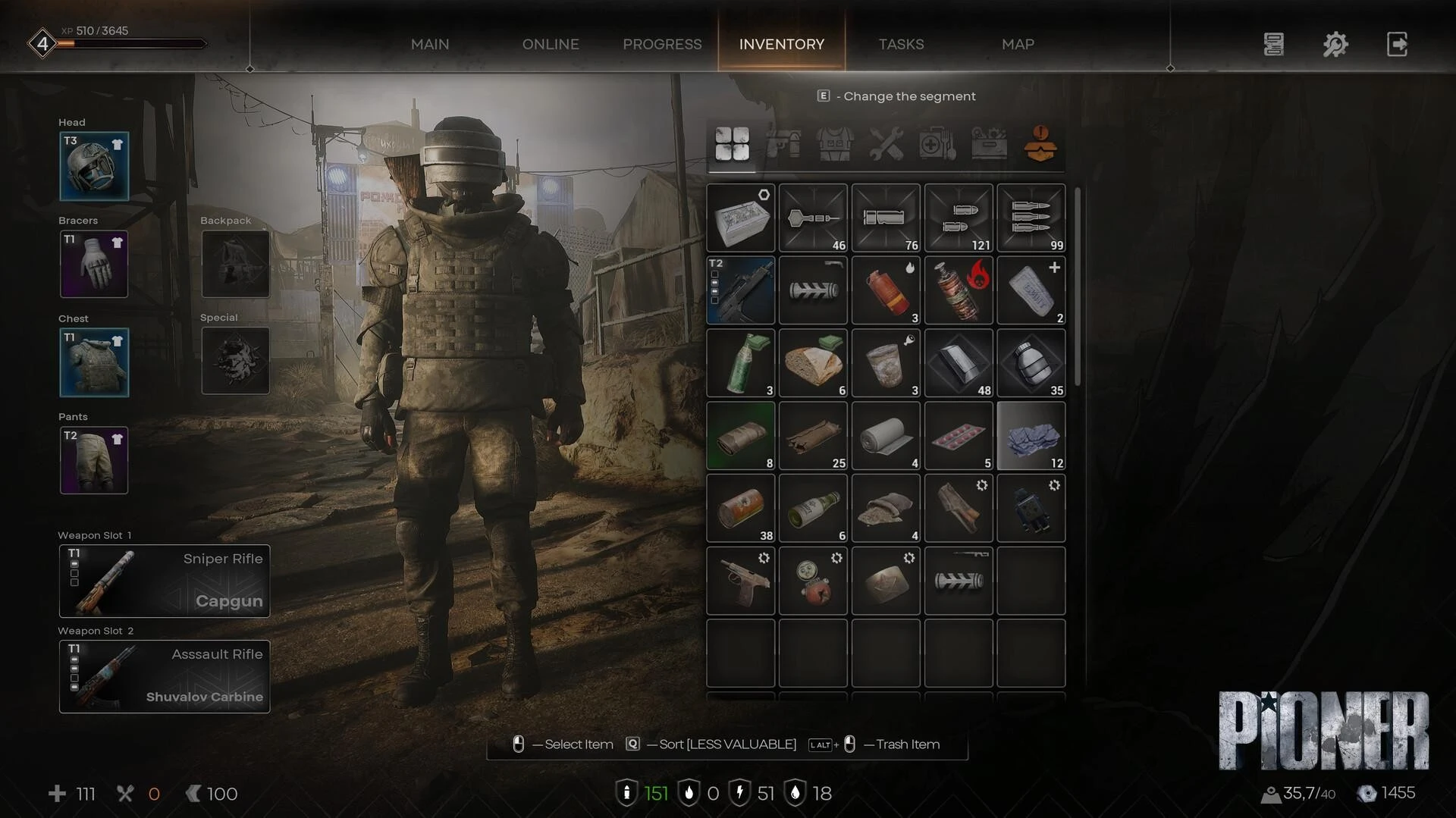Go to the PROGRESS tab

pyautogui.click(x=662, y=45)
